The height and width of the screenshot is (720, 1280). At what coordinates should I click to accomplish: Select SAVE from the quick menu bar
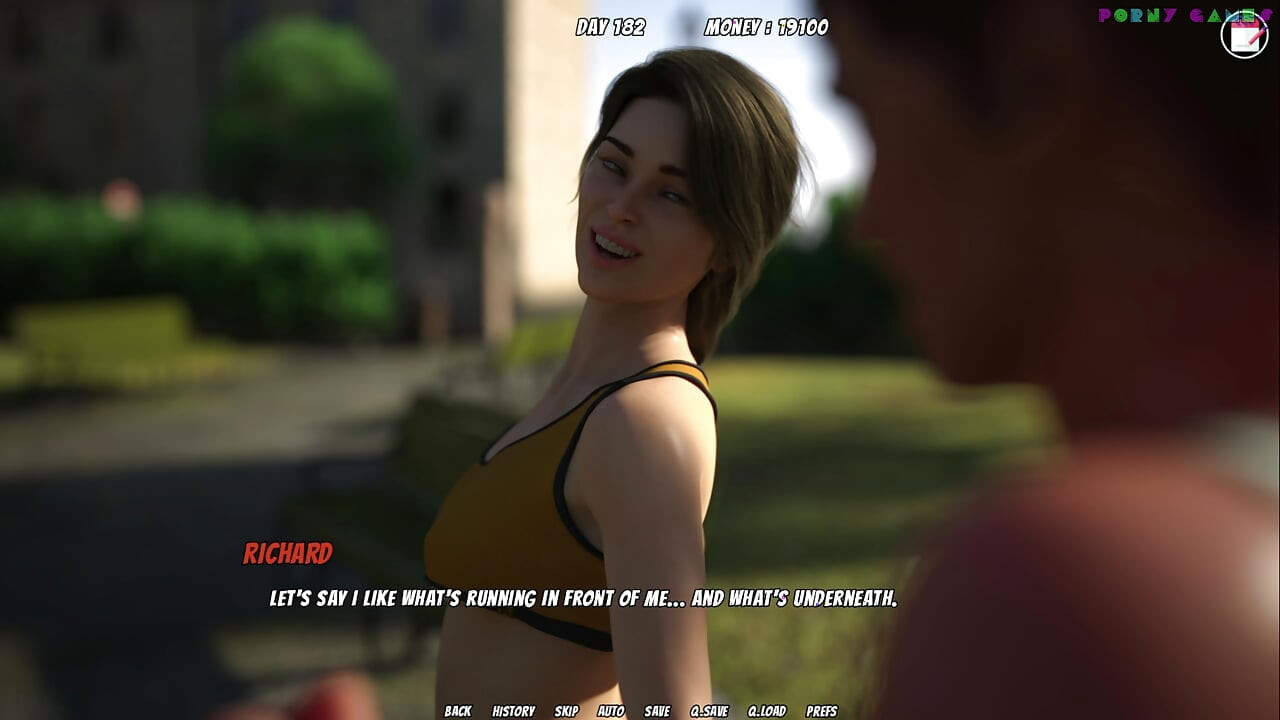click(655, 711)
